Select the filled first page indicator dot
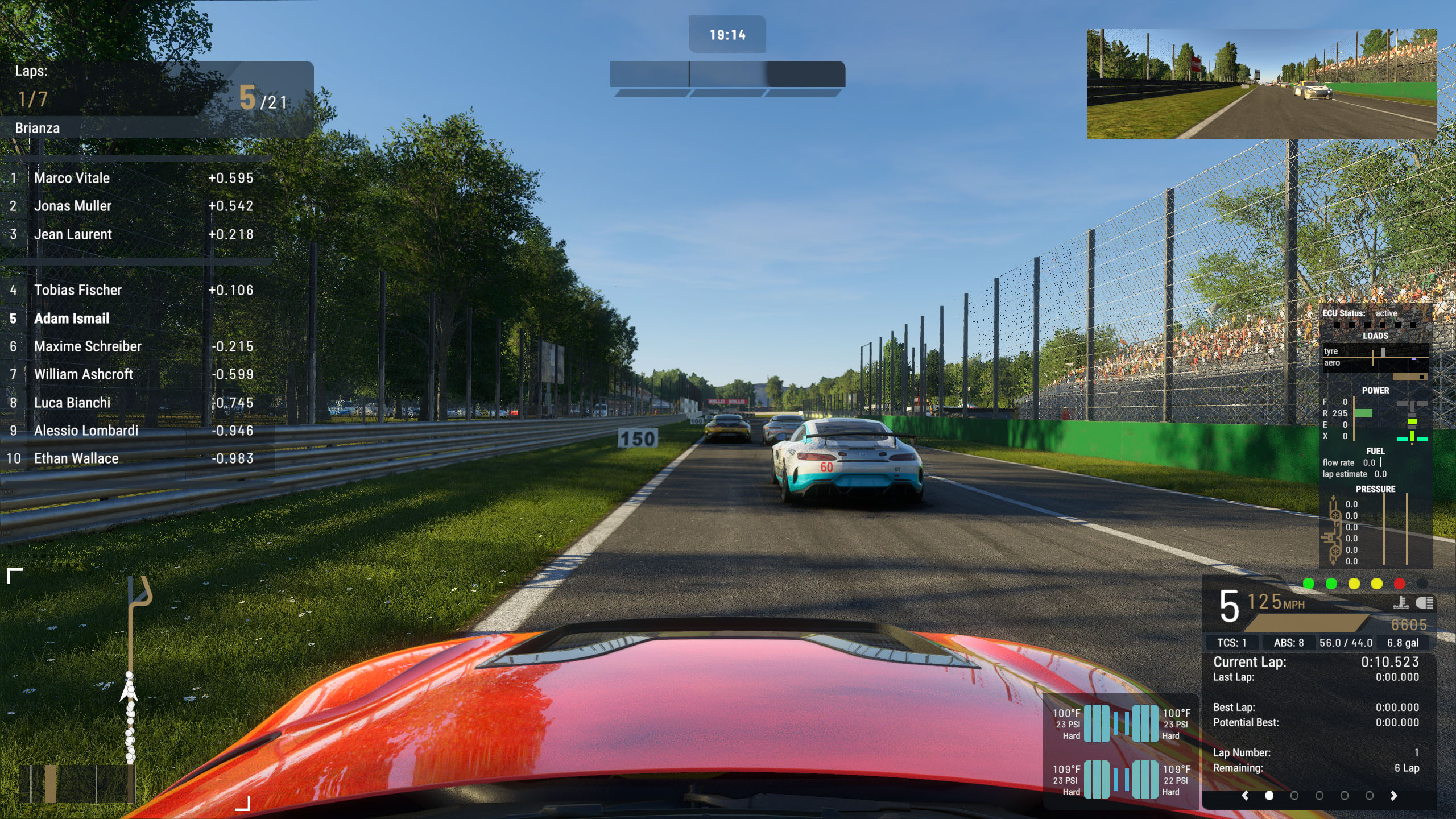Screen dimensions: 1456x819 click(x=1269, y=796)
